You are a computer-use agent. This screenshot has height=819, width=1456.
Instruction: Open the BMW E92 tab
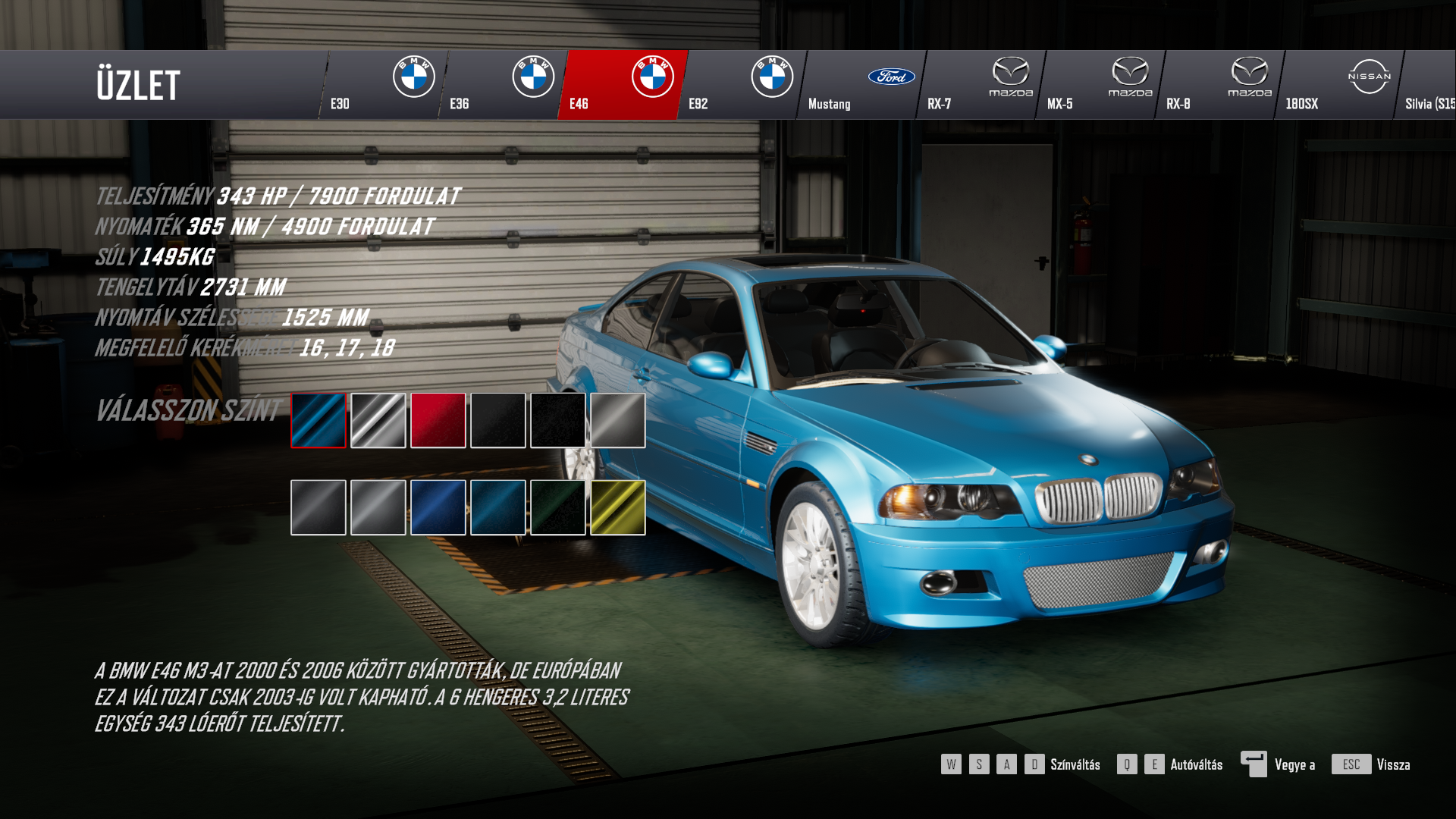point(740,85)
